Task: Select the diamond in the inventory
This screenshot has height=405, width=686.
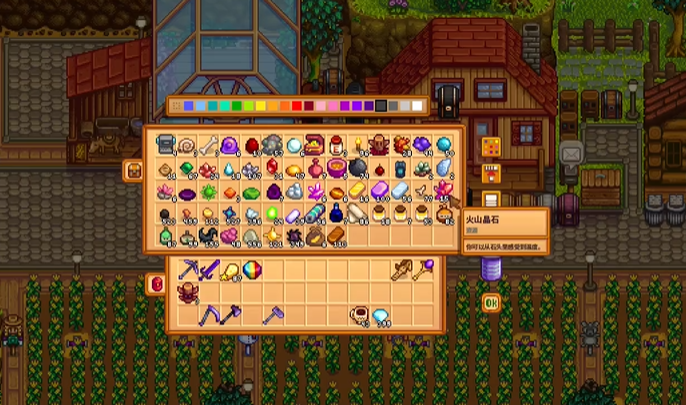Action: pyautogui.click(x=380, y=315)
